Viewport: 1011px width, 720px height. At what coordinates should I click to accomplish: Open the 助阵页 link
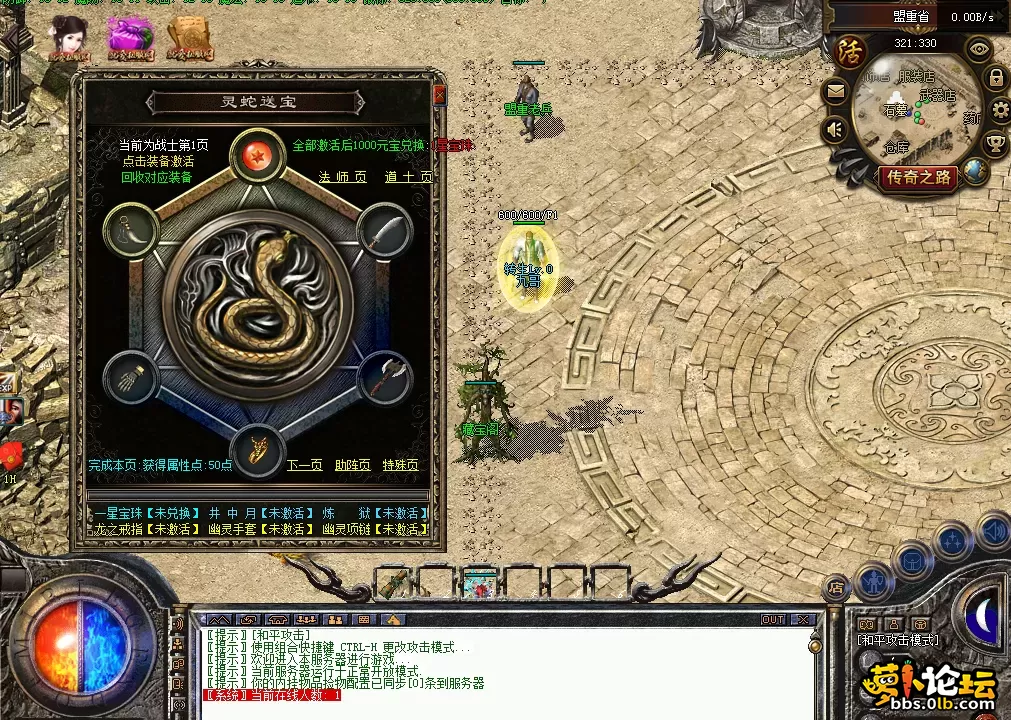pyautogui.click(x=352, y=465)
